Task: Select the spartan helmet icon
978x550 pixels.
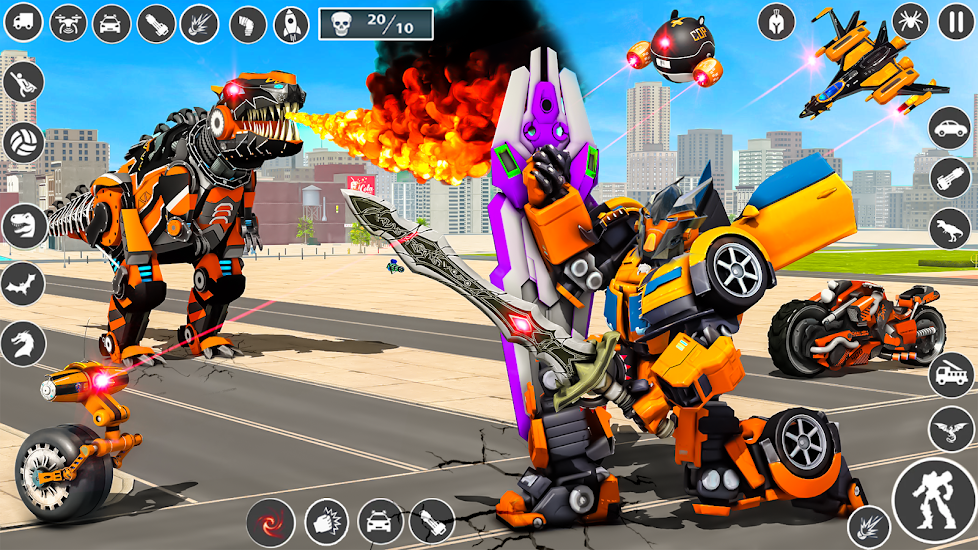Action: pyautogui.click(x=776, y=21)
